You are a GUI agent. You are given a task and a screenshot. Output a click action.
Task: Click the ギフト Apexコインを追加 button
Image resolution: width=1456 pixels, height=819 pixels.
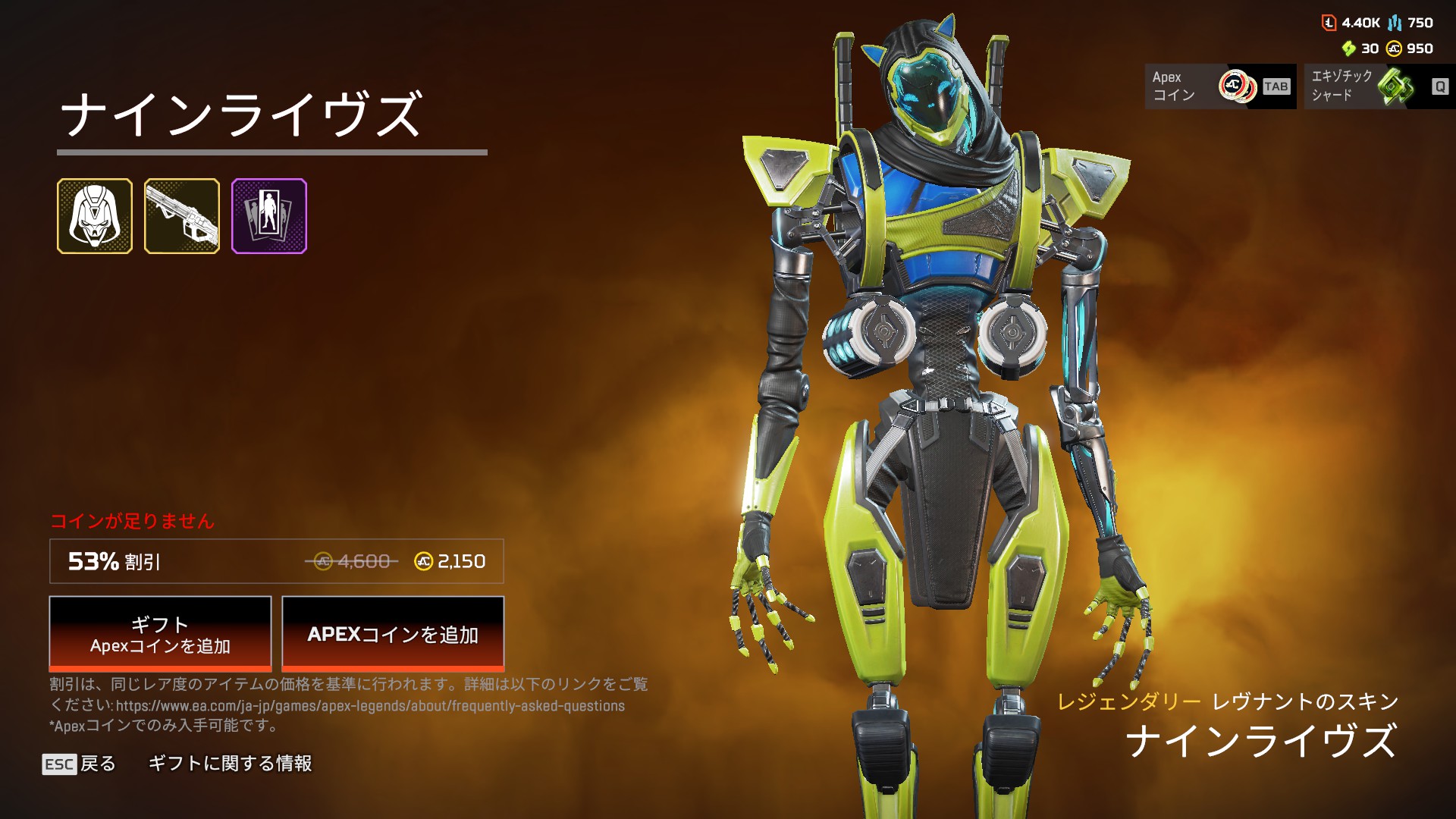160,634
